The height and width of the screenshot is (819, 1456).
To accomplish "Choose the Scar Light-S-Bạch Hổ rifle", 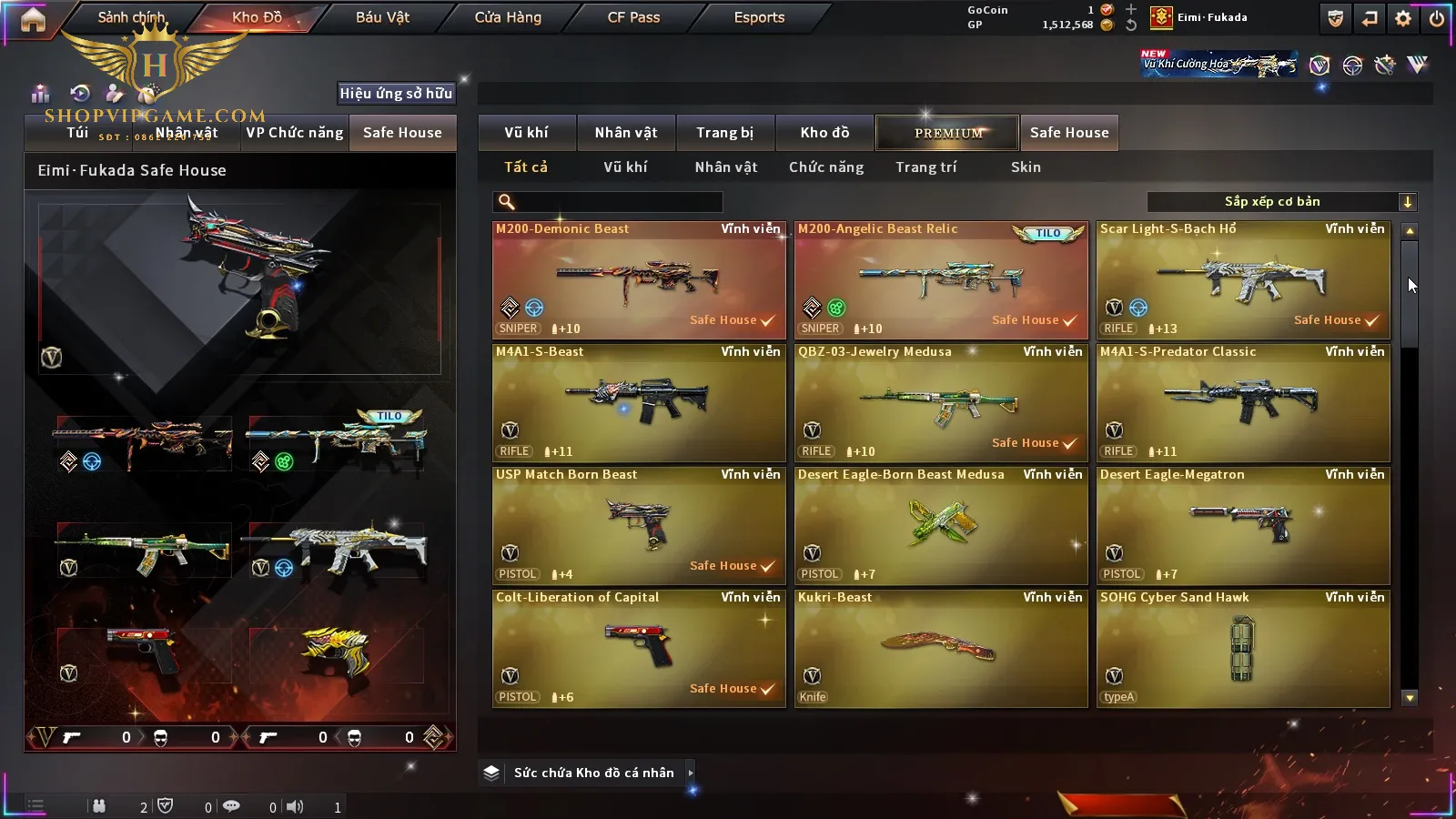I will (x=1243, y=280).
